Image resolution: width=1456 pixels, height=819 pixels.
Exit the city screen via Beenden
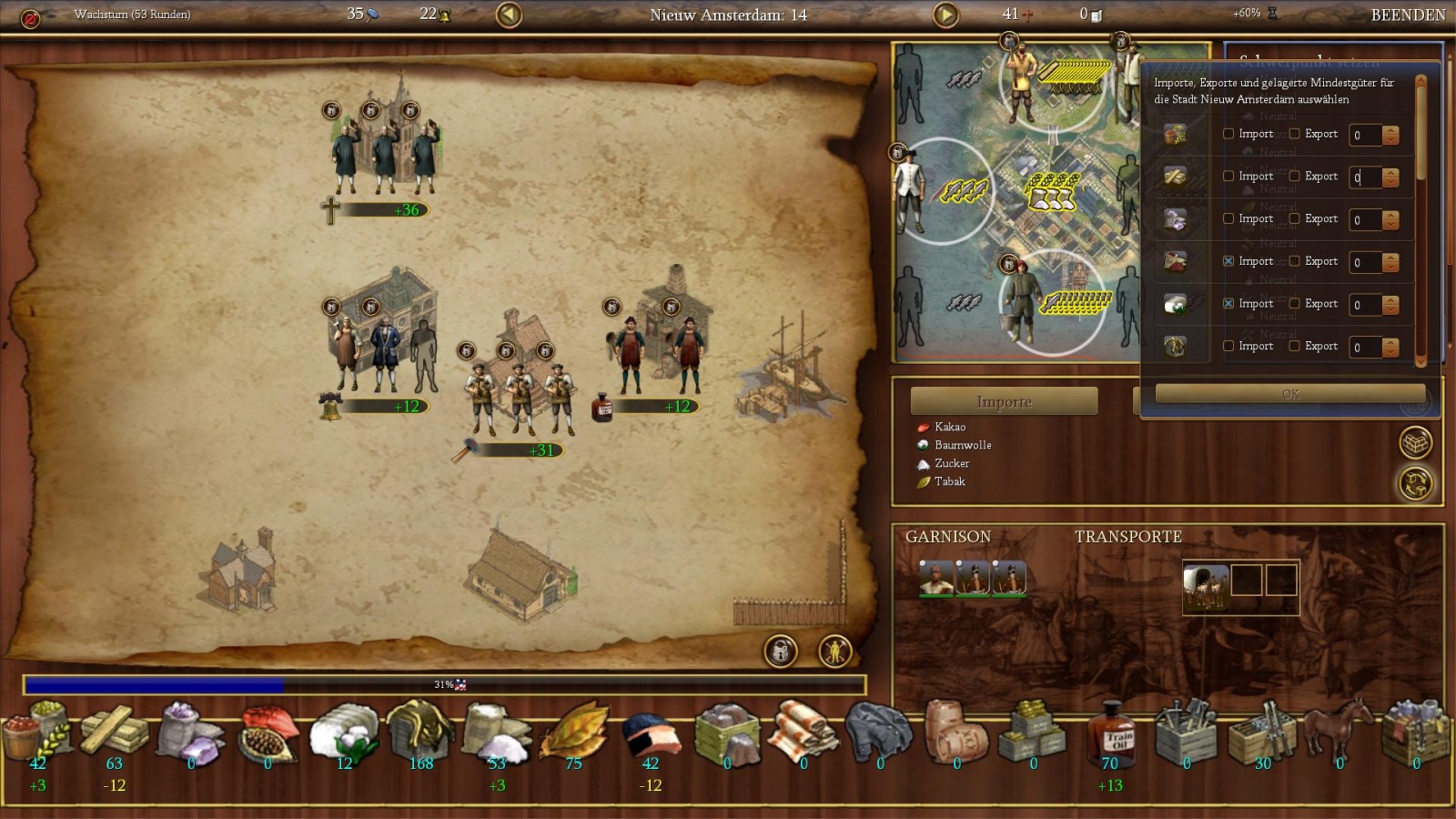click(1407, 15)
